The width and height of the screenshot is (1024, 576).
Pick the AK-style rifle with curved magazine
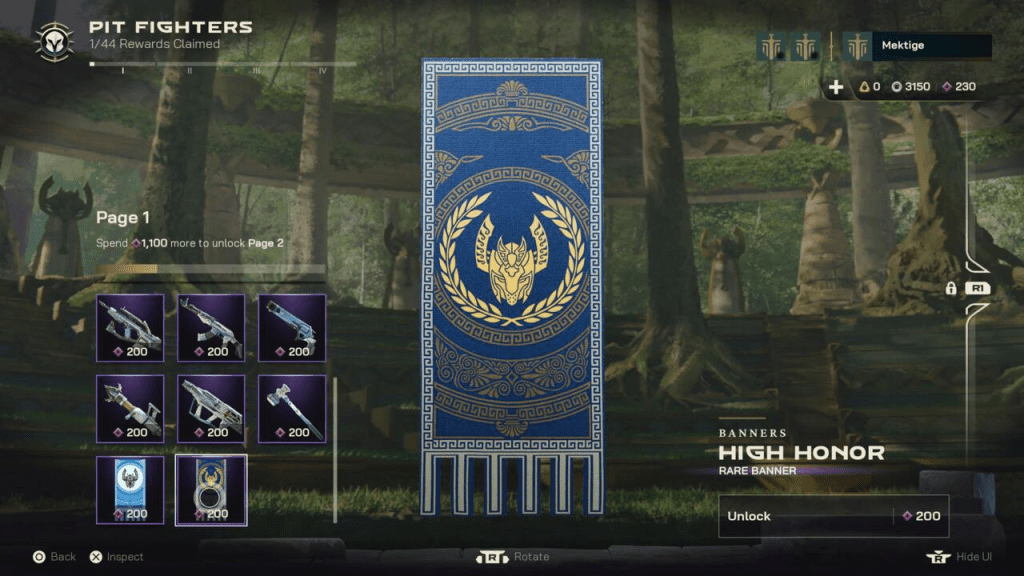211,327
